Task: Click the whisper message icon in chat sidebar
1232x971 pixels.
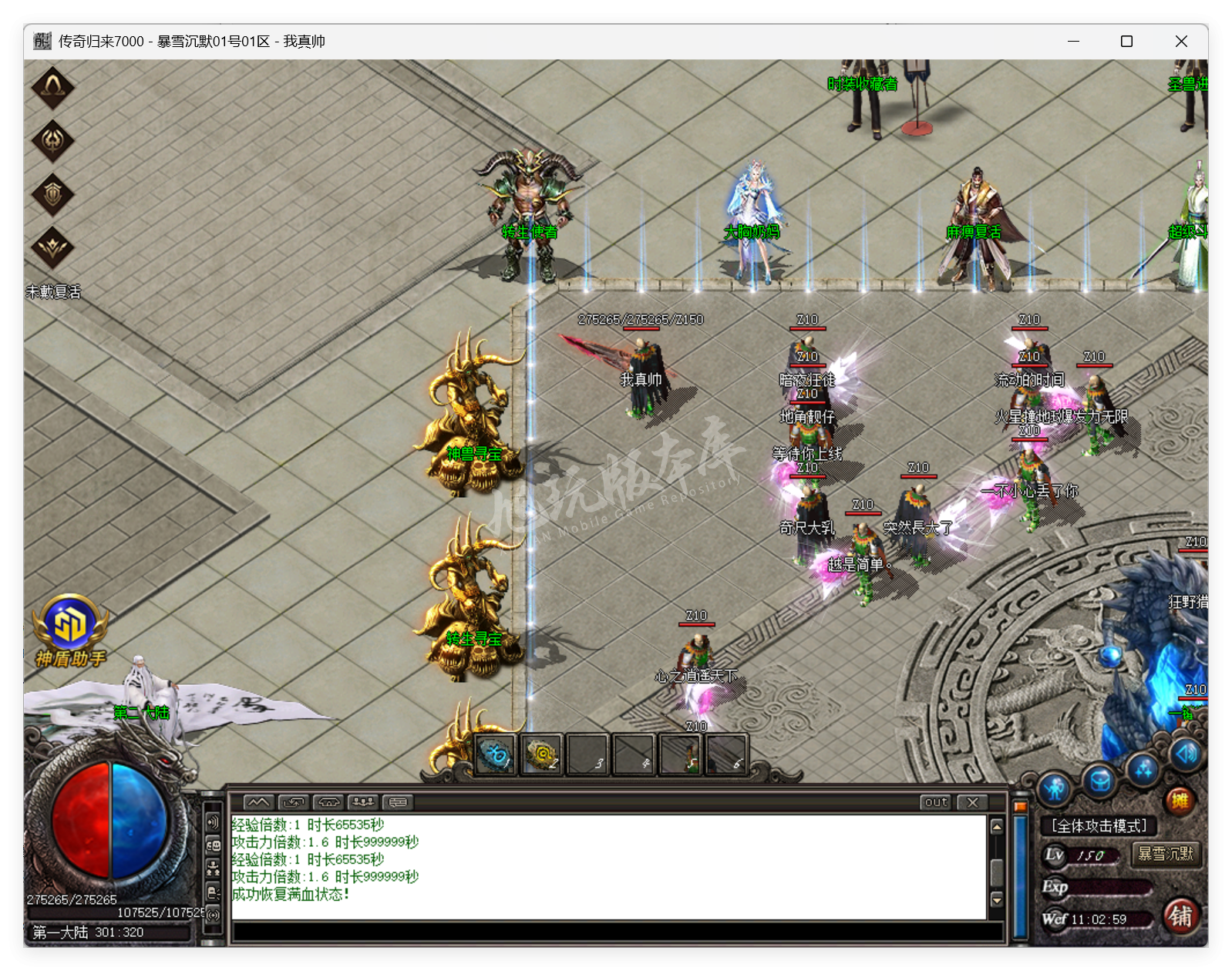Action: [213, 892]
